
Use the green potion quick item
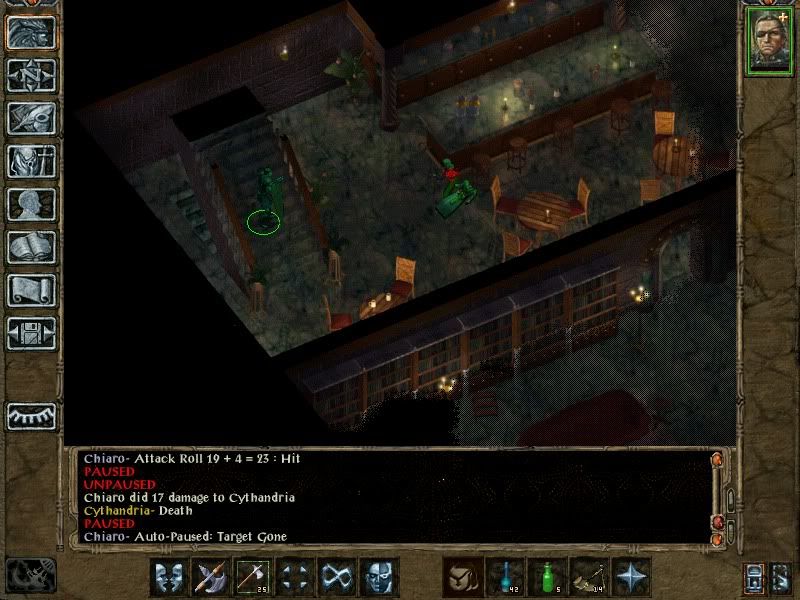tap(548, 577)
